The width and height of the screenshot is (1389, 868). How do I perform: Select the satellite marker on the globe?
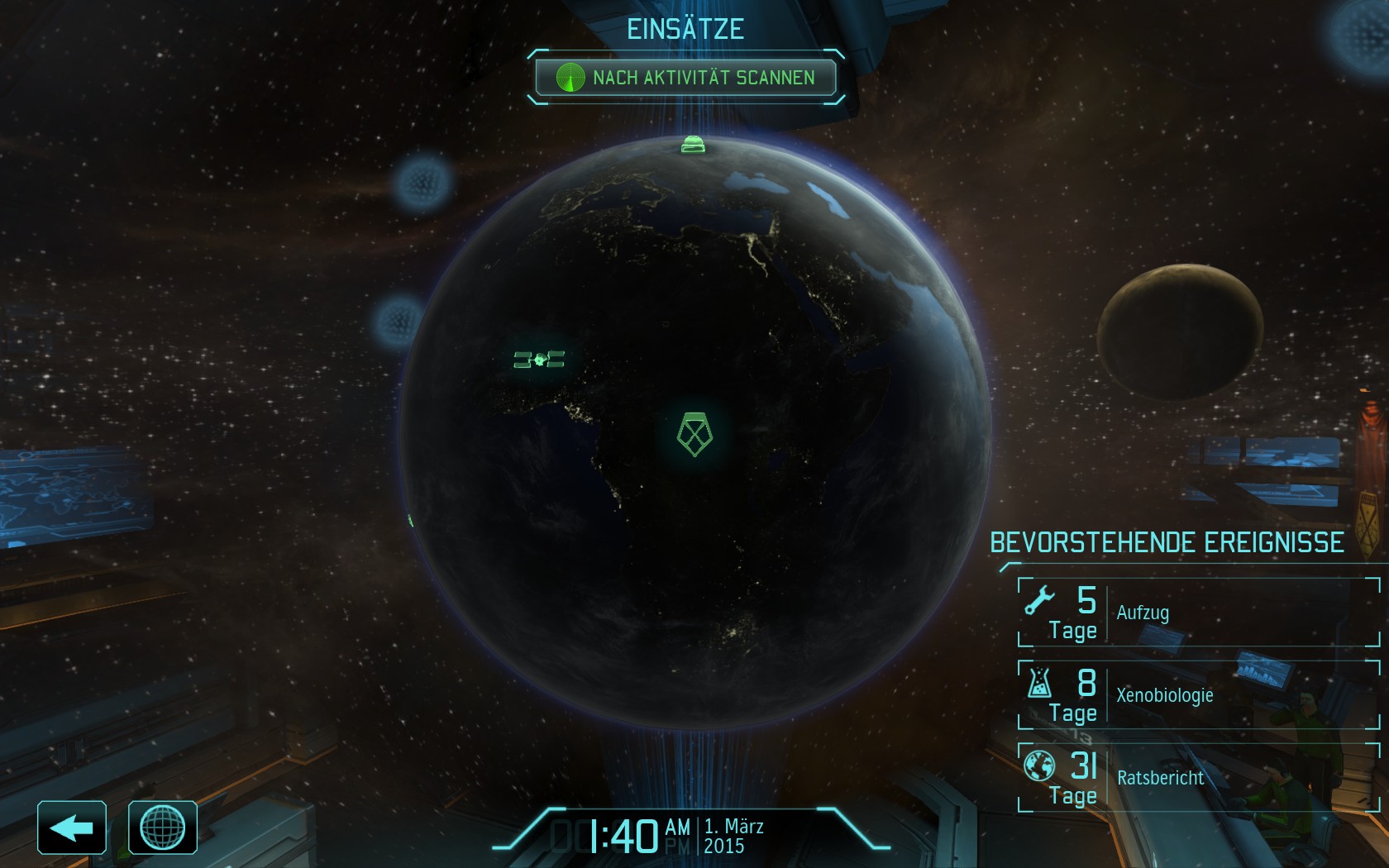[539, 360]
